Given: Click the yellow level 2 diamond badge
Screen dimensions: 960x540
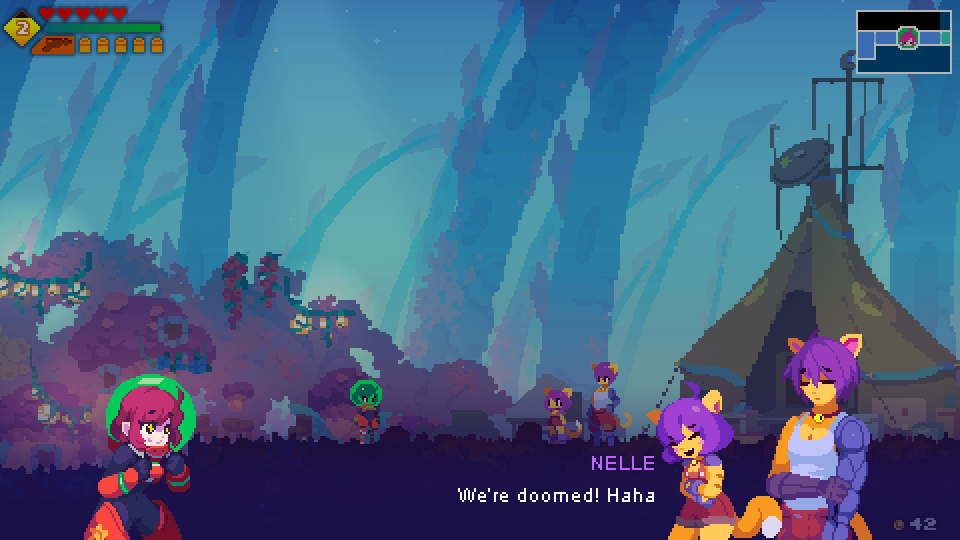Looking at the screenshot, I should [x=21, y=27].
